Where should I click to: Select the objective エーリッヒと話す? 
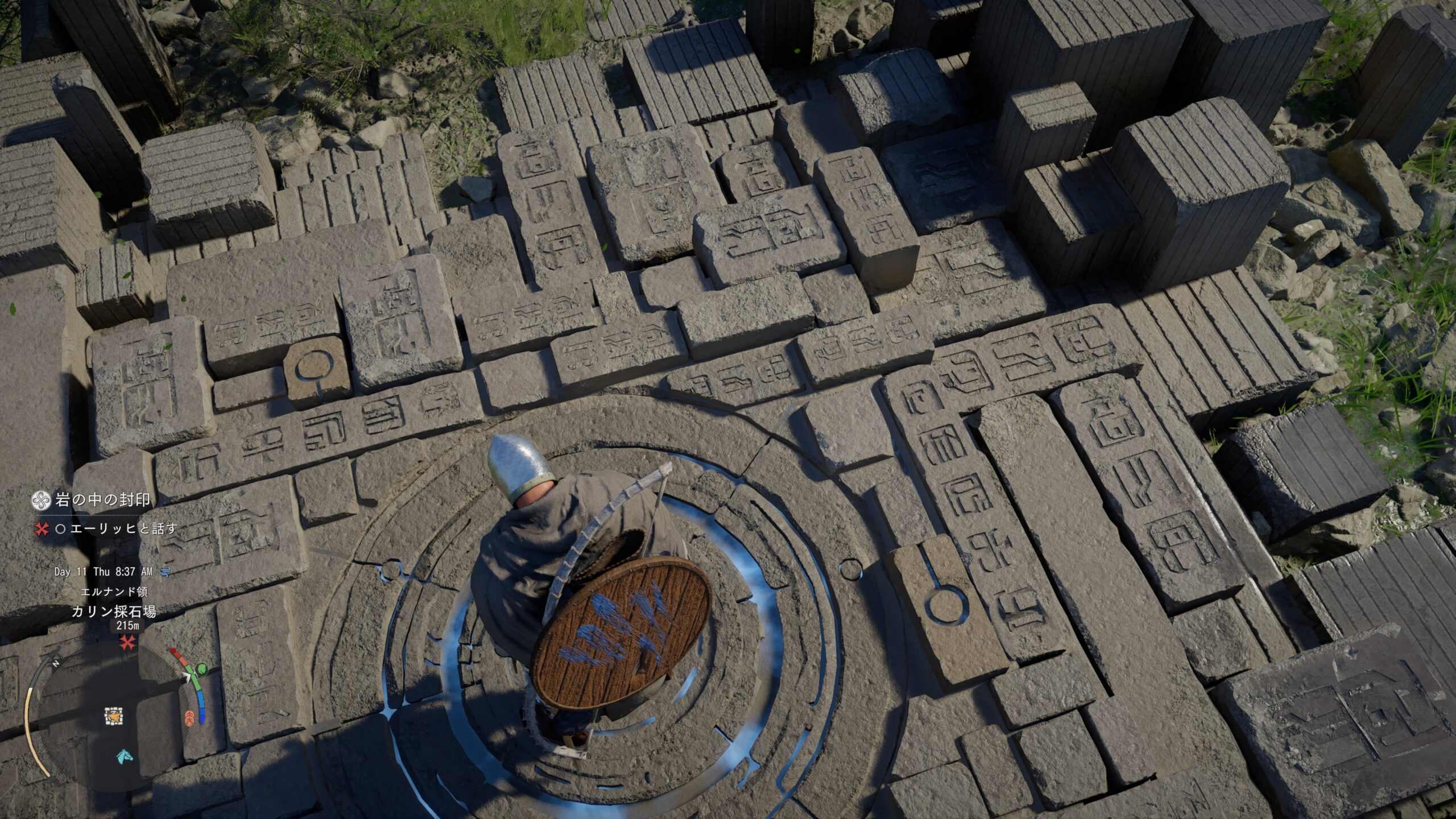tap(123, 529)
